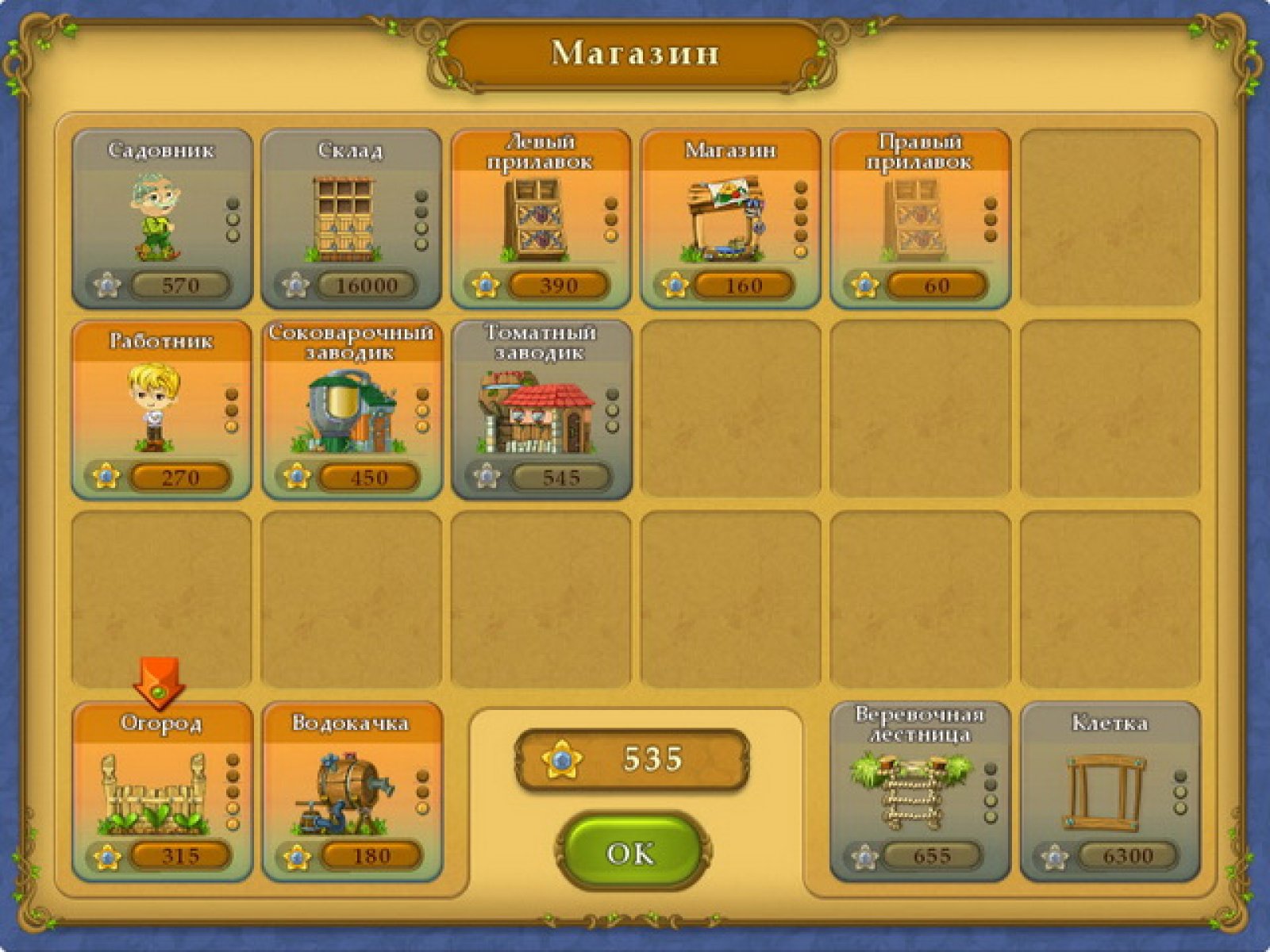This screenshot has width=1270, height=952.
Task: Confirm with the green OK button
Action: [631, 853]
